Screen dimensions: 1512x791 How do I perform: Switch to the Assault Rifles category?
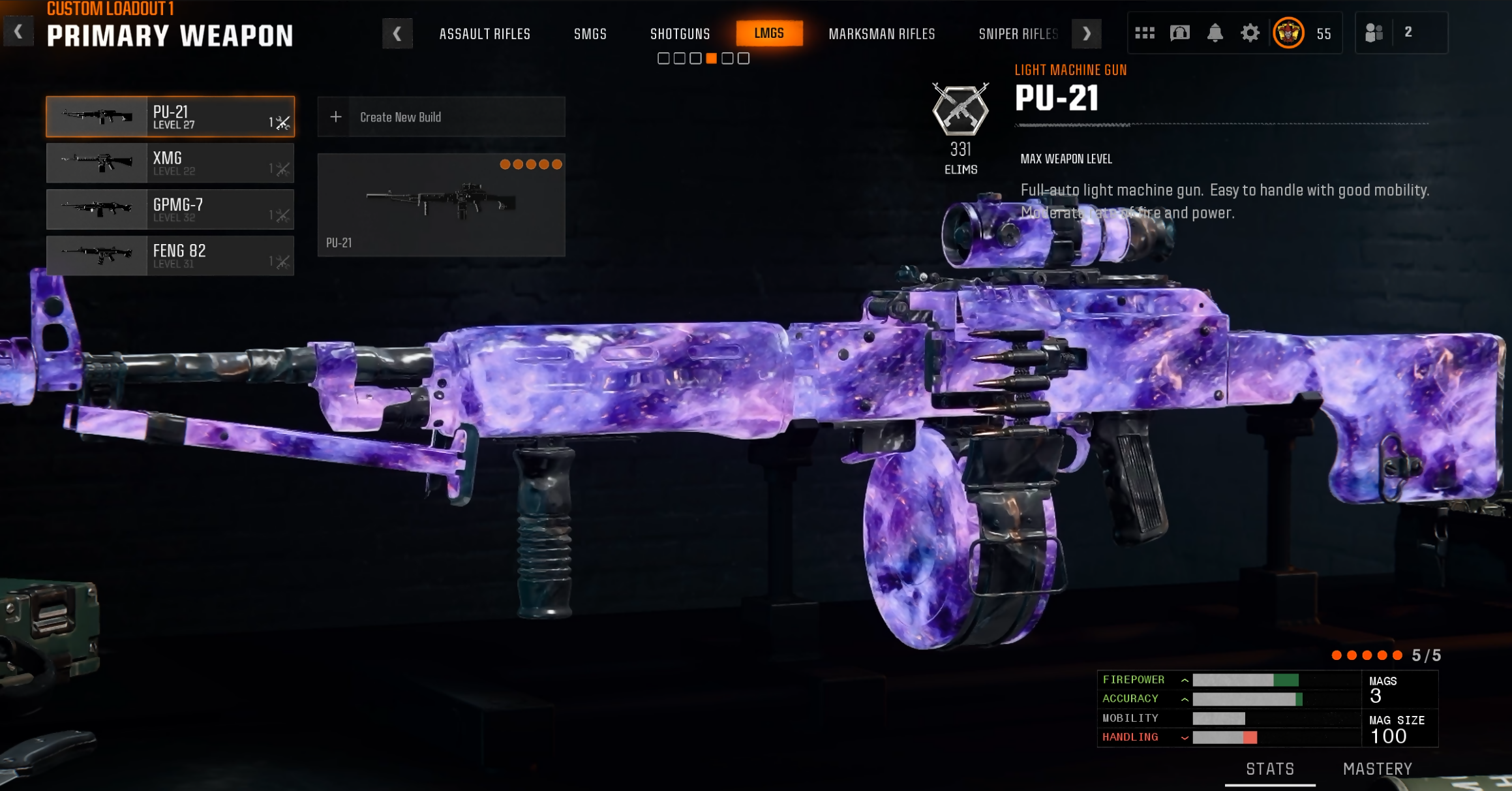[485, 34]
